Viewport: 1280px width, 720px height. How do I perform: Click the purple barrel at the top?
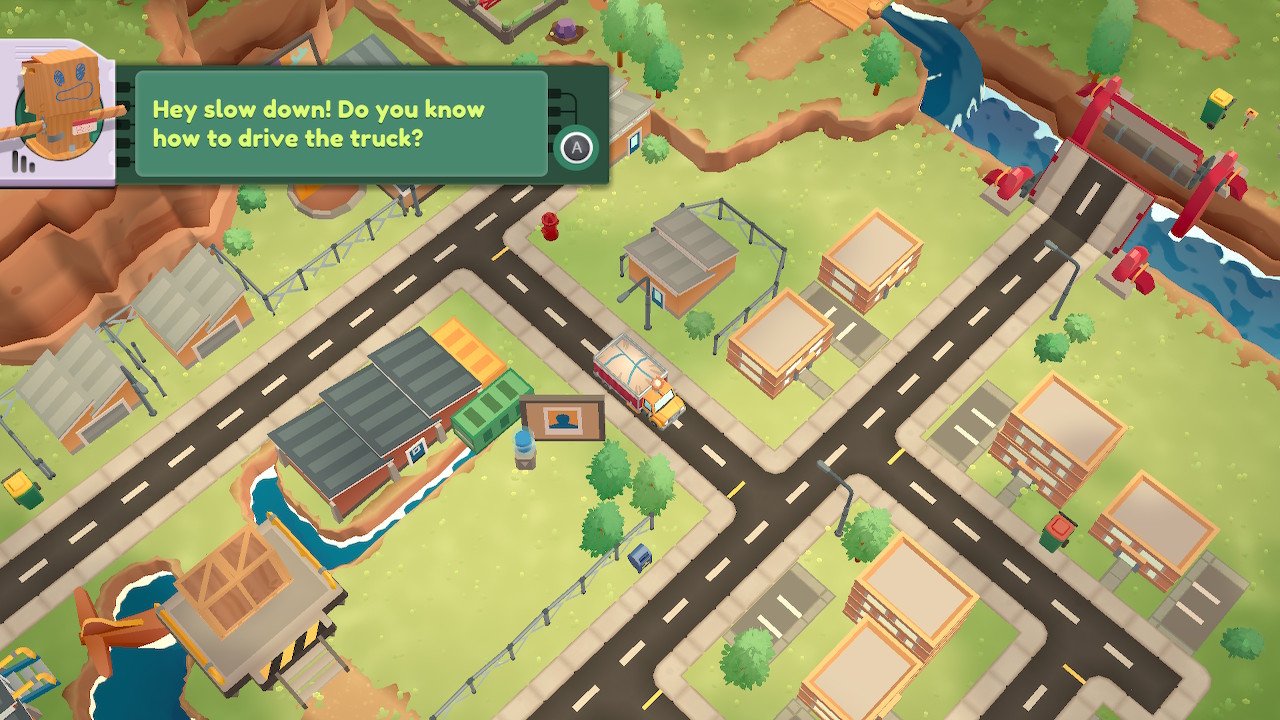tap(563, 30)
